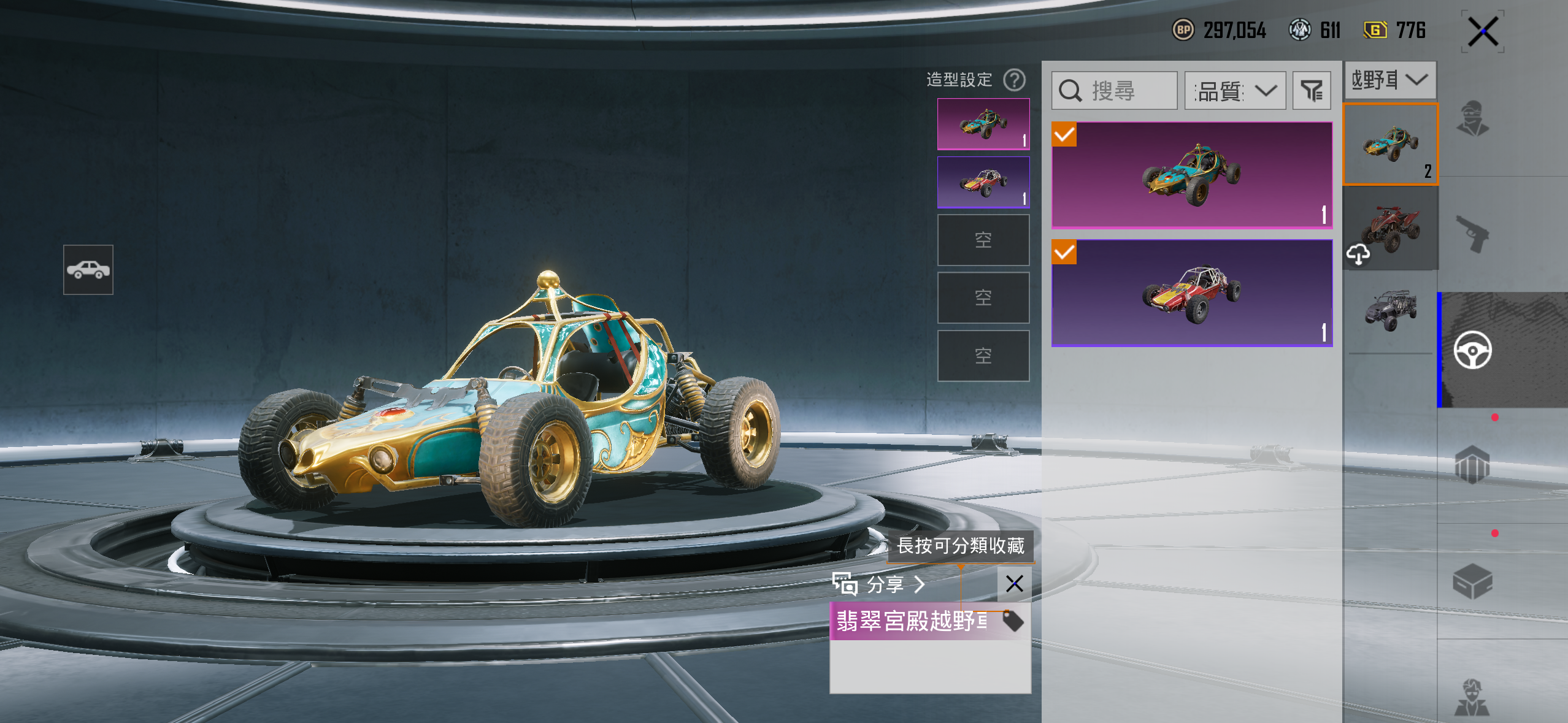1568x723 pixels.
Task: Select the teal gold Jade Palace buggy card
Action: tap(1191, 175)
